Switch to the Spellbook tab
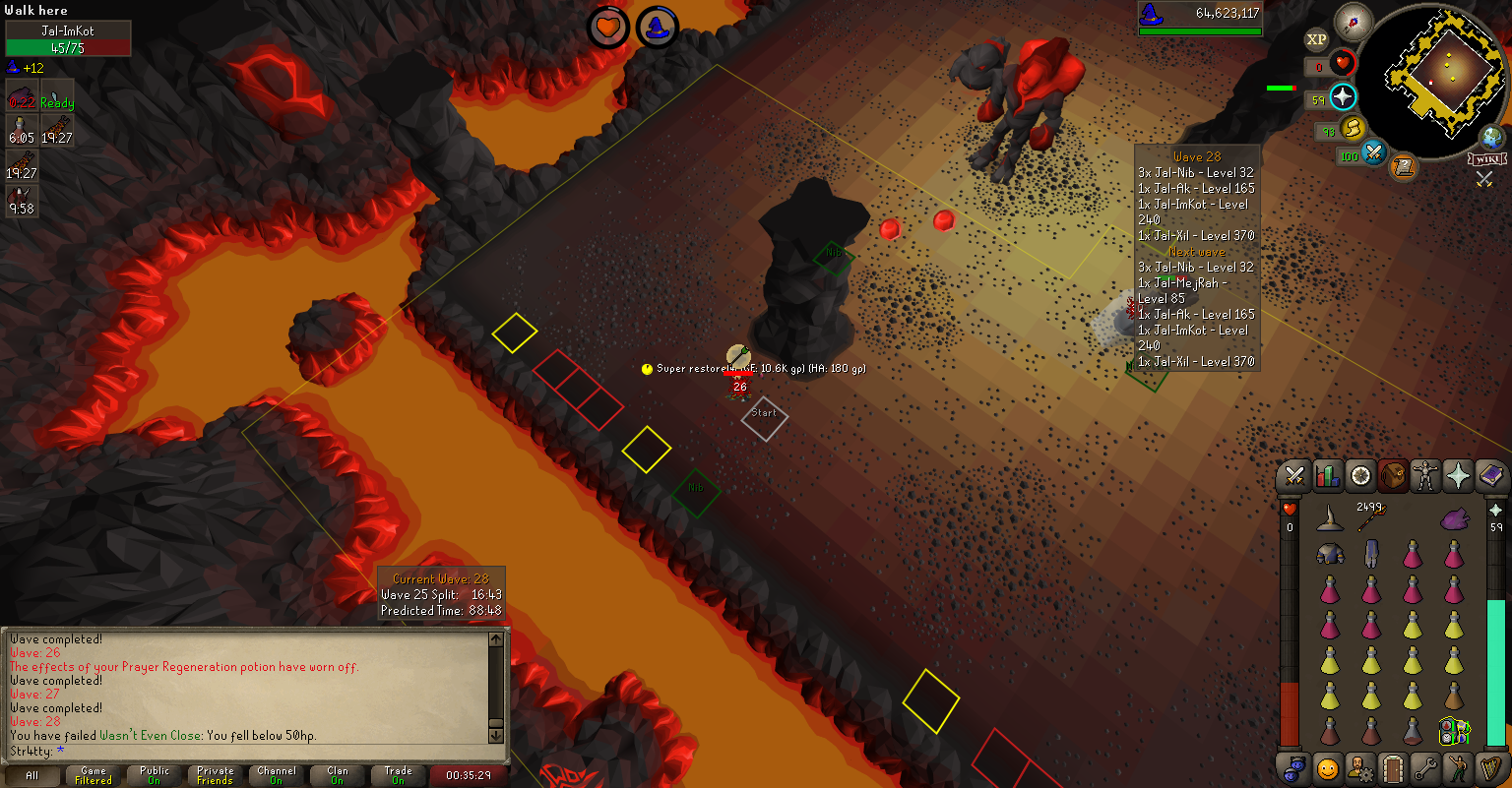The height and width of the screenshot is (788, 1512). pyautogui.click(x=1490, y=477)
